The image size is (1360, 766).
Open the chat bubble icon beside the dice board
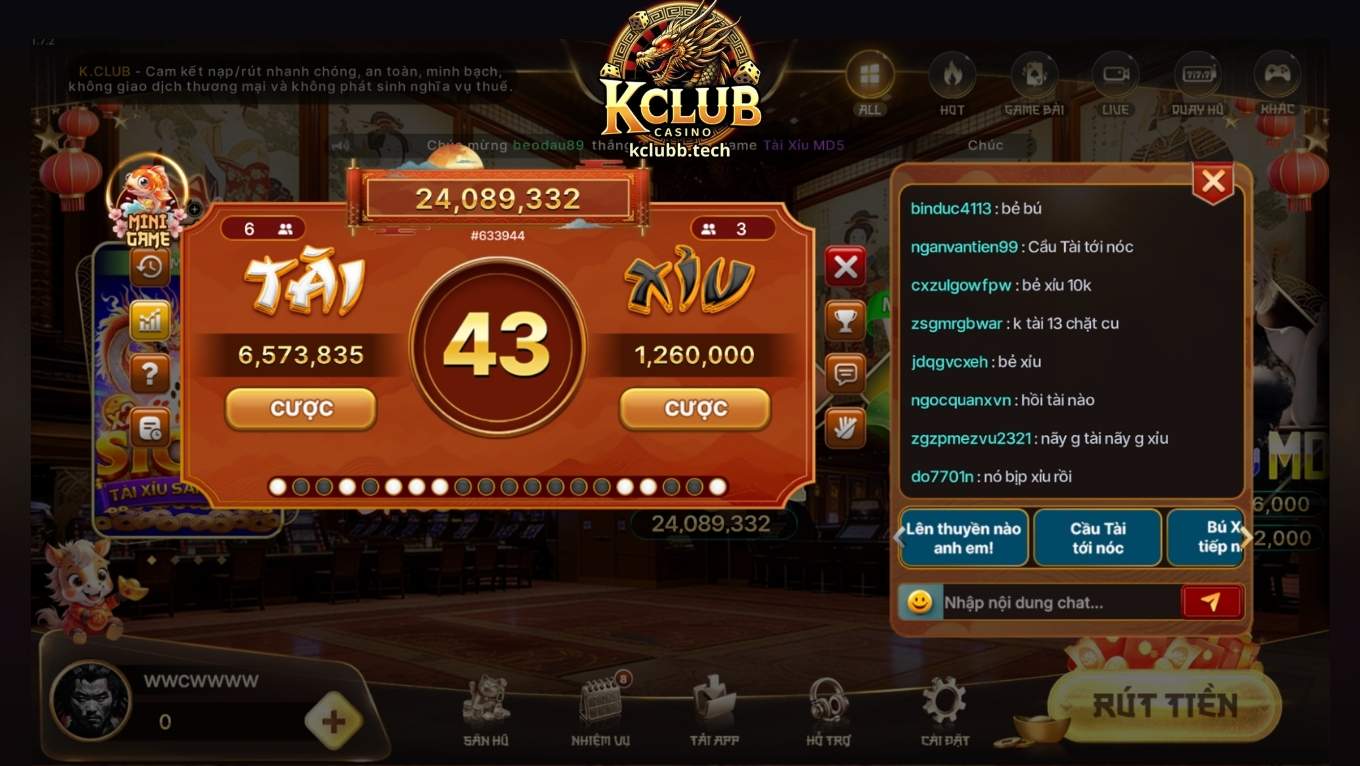[845, 375]
